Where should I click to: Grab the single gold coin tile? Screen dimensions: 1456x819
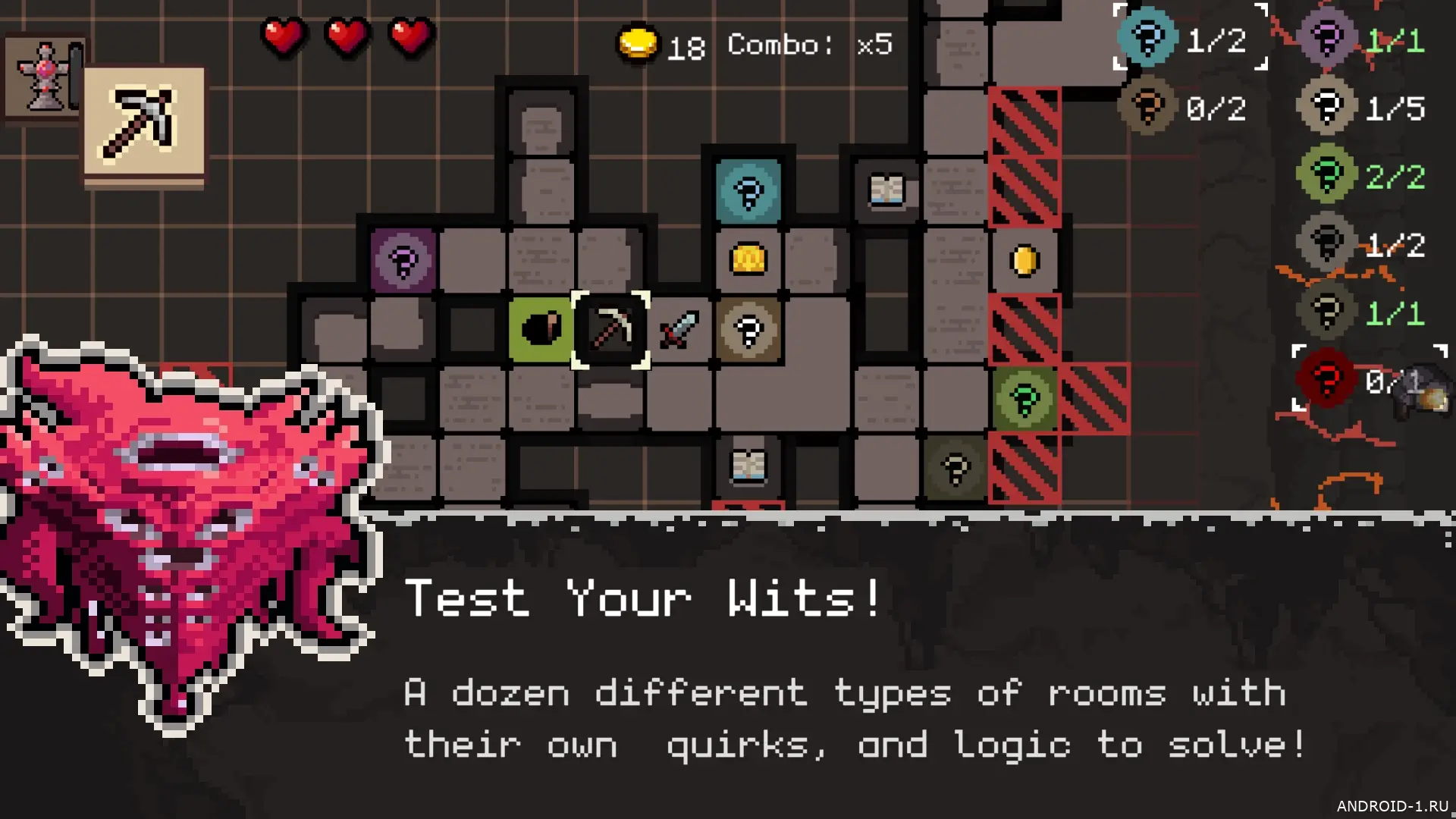(1024, 261)
